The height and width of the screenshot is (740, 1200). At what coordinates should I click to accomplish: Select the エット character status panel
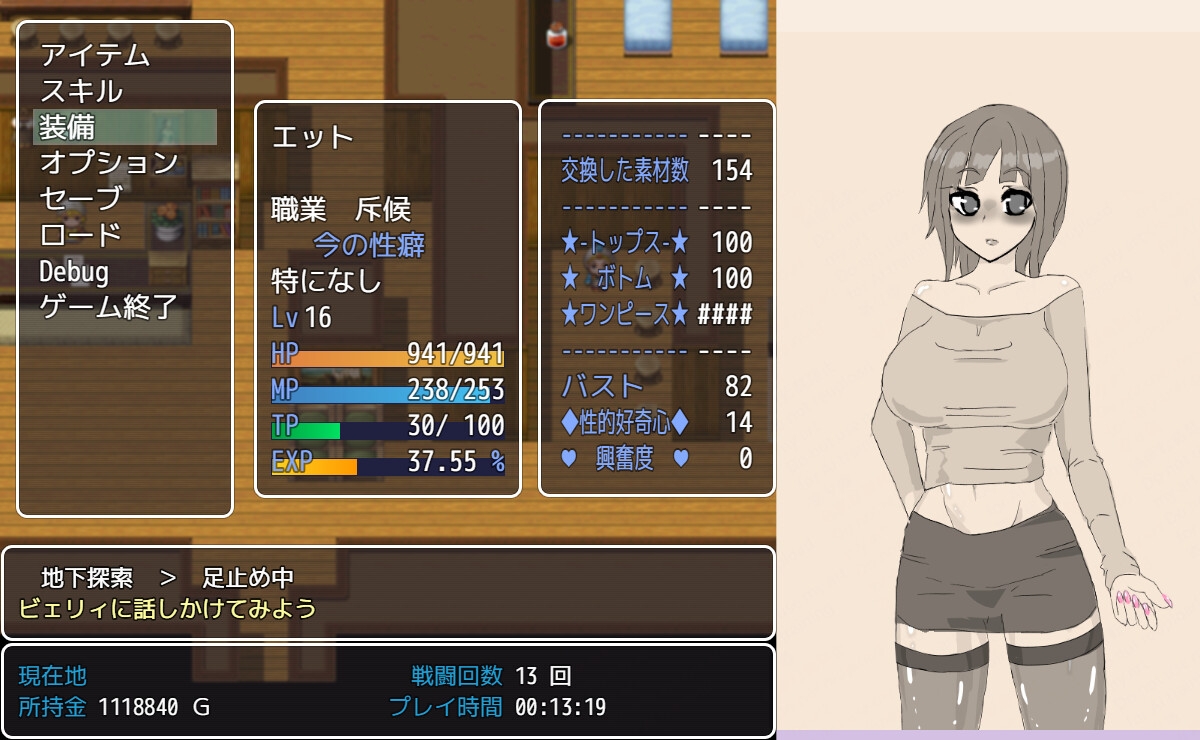387,298
